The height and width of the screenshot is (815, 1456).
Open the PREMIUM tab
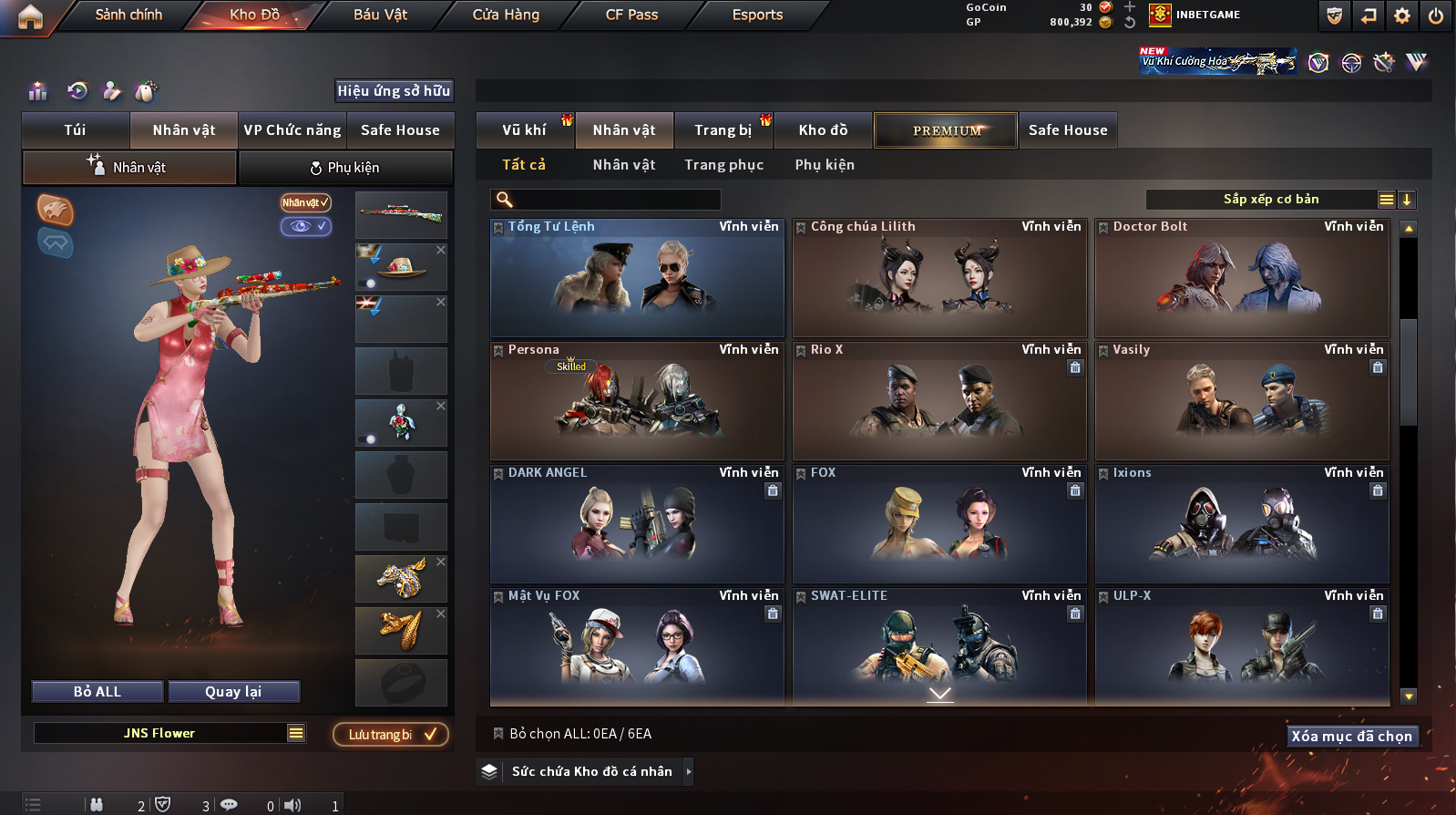point(946,130)
